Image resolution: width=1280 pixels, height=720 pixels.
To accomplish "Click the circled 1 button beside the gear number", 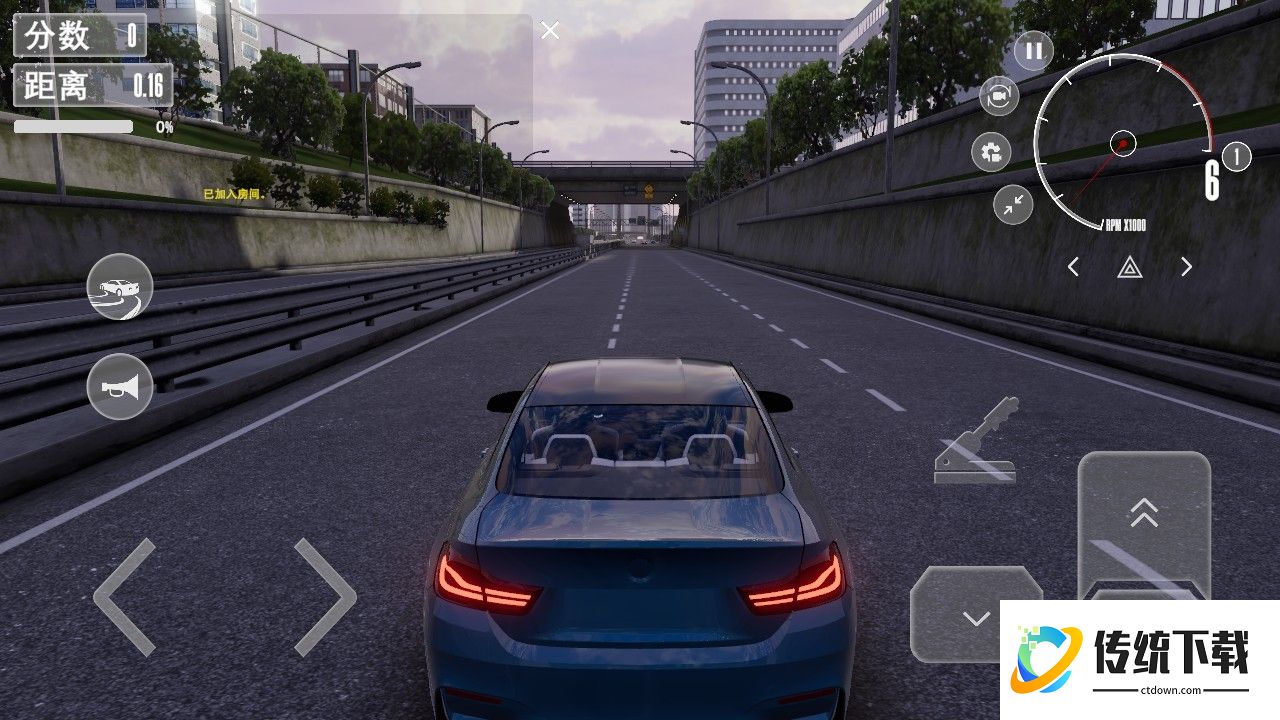I will tap(1237, 157).
